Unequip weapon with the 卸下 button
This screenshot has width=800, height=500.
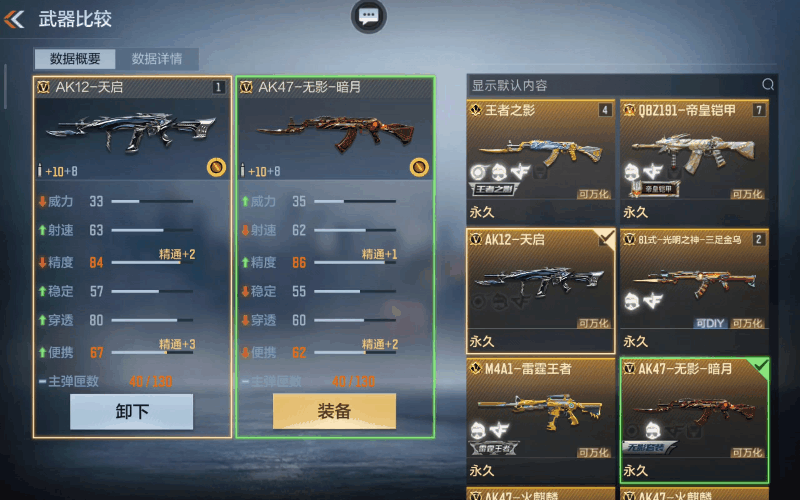click(131, 411)
